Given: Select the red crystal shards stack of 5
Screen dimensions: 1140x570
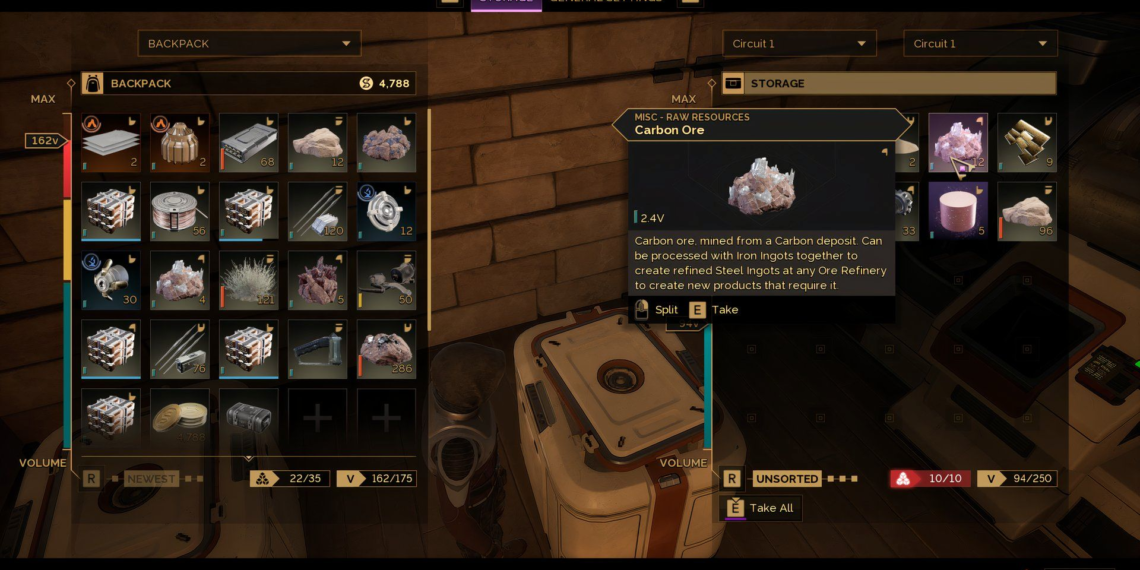Looking at the screenshot, I should point(318,280).
